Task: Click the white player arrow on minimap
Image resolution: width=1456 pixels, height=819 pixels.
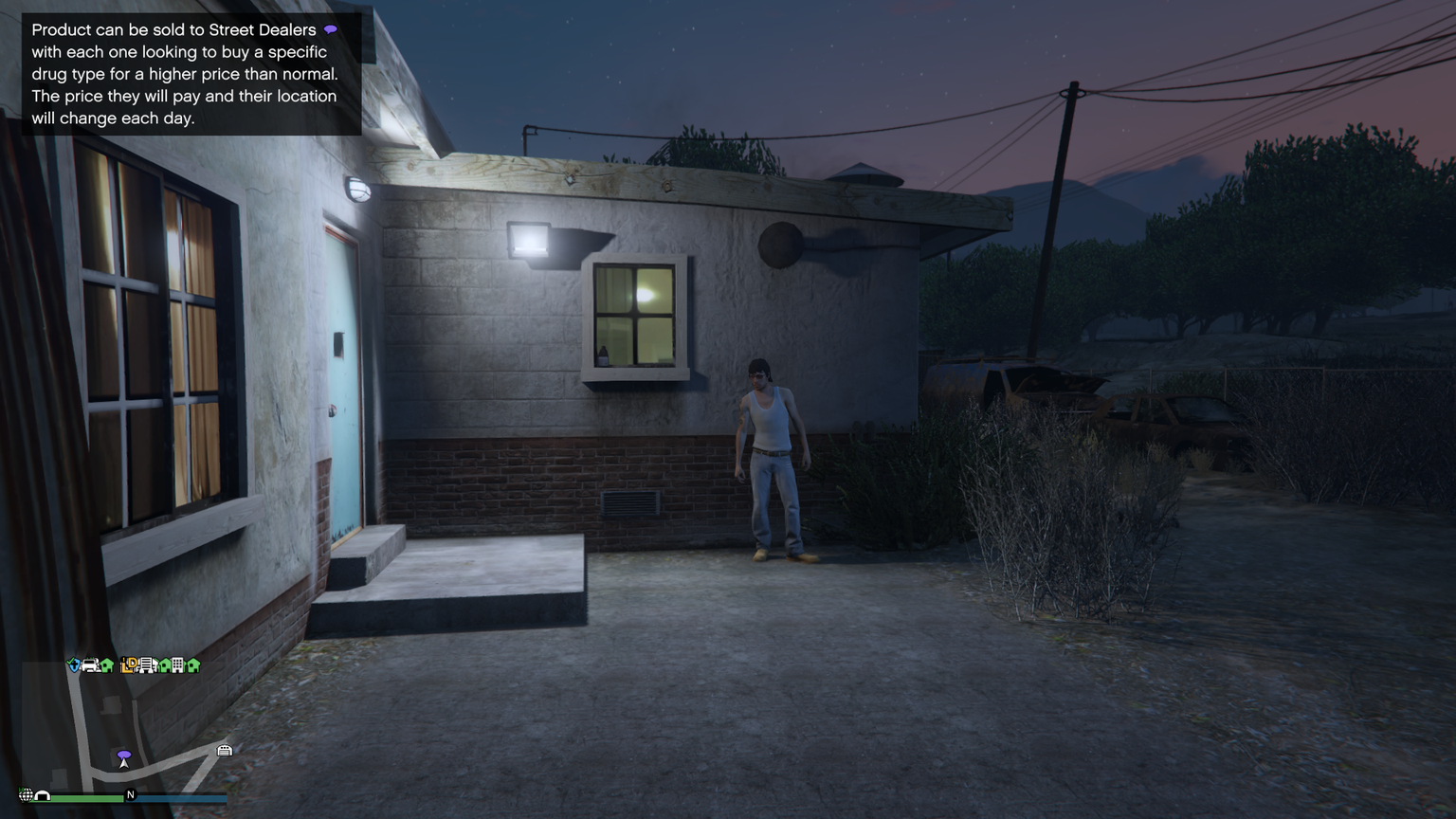Action: (x=124, y=763)
